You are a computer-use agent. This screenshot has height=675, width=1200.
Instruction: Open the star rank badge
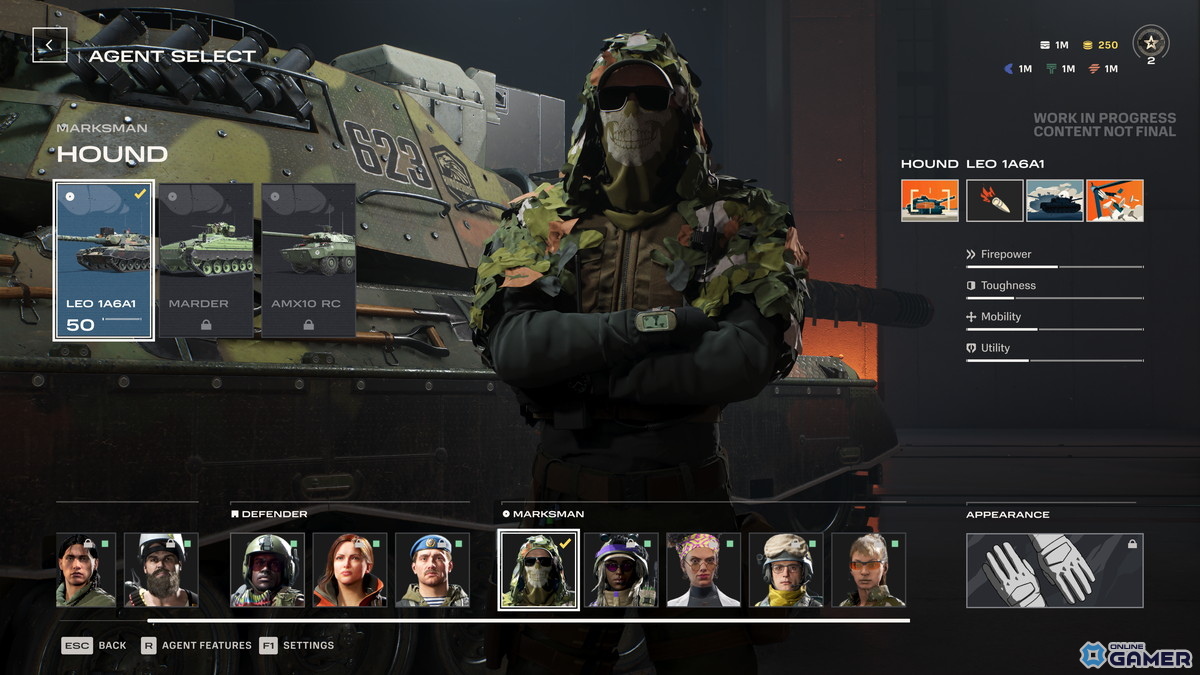pyautogui.click(x=1150, y=43)
